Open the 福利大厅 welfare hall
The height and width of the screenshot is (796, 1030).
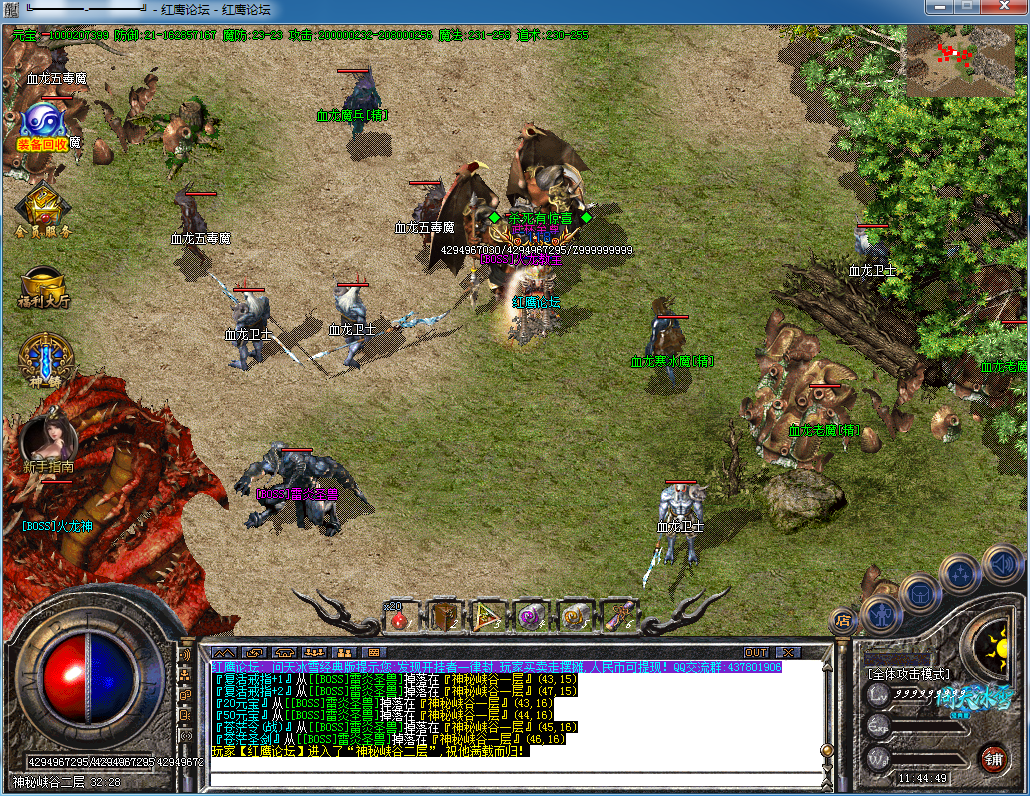43,284
